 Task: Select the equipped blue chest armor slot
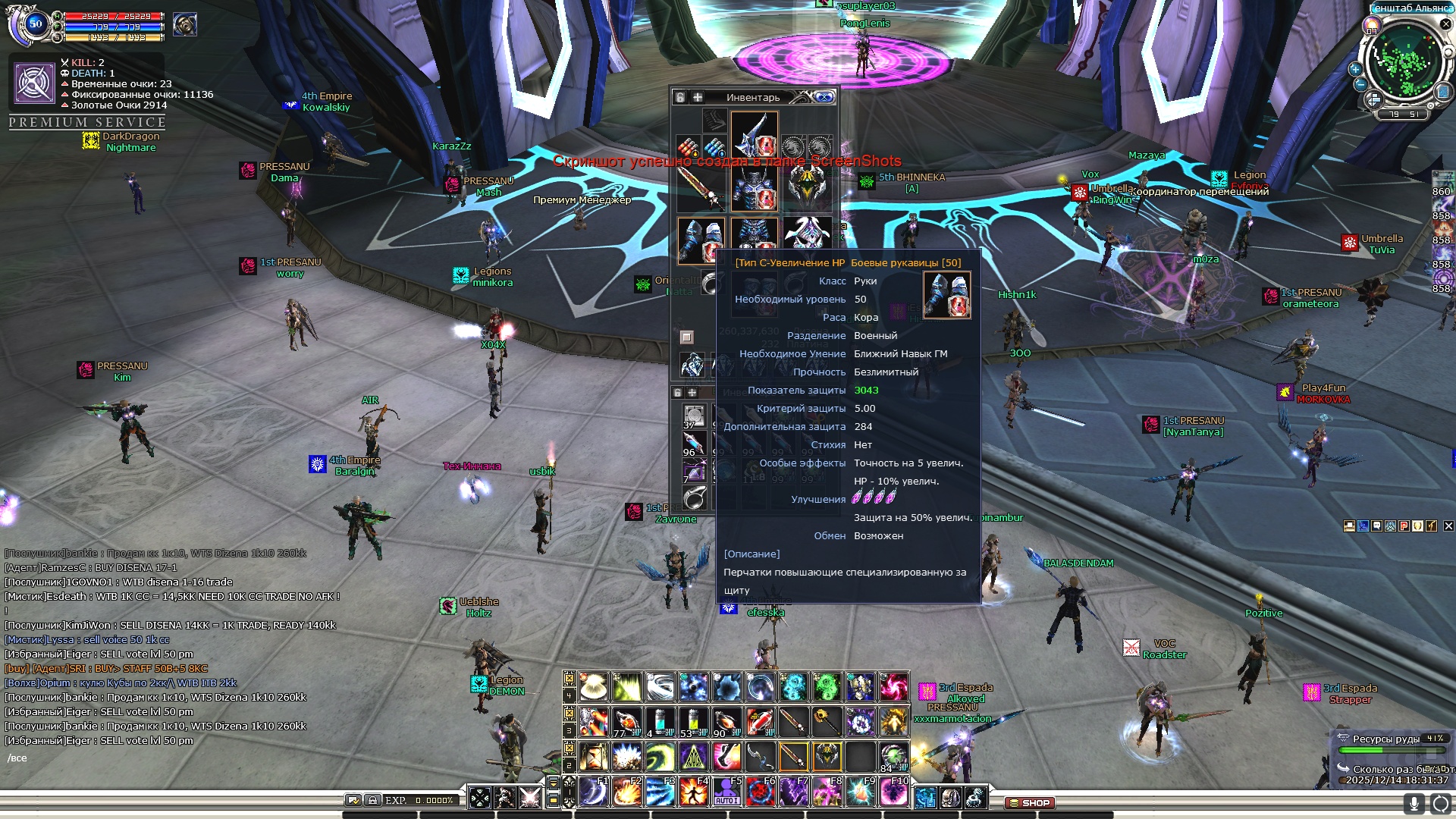click(754, 187)
